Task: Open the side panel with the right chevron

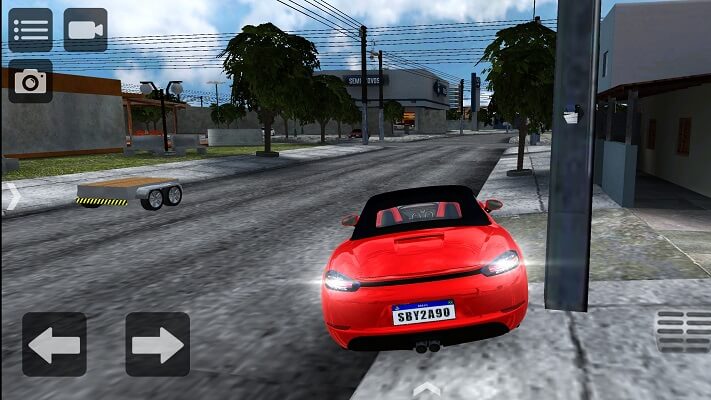Action: click(x=12, y=197)
